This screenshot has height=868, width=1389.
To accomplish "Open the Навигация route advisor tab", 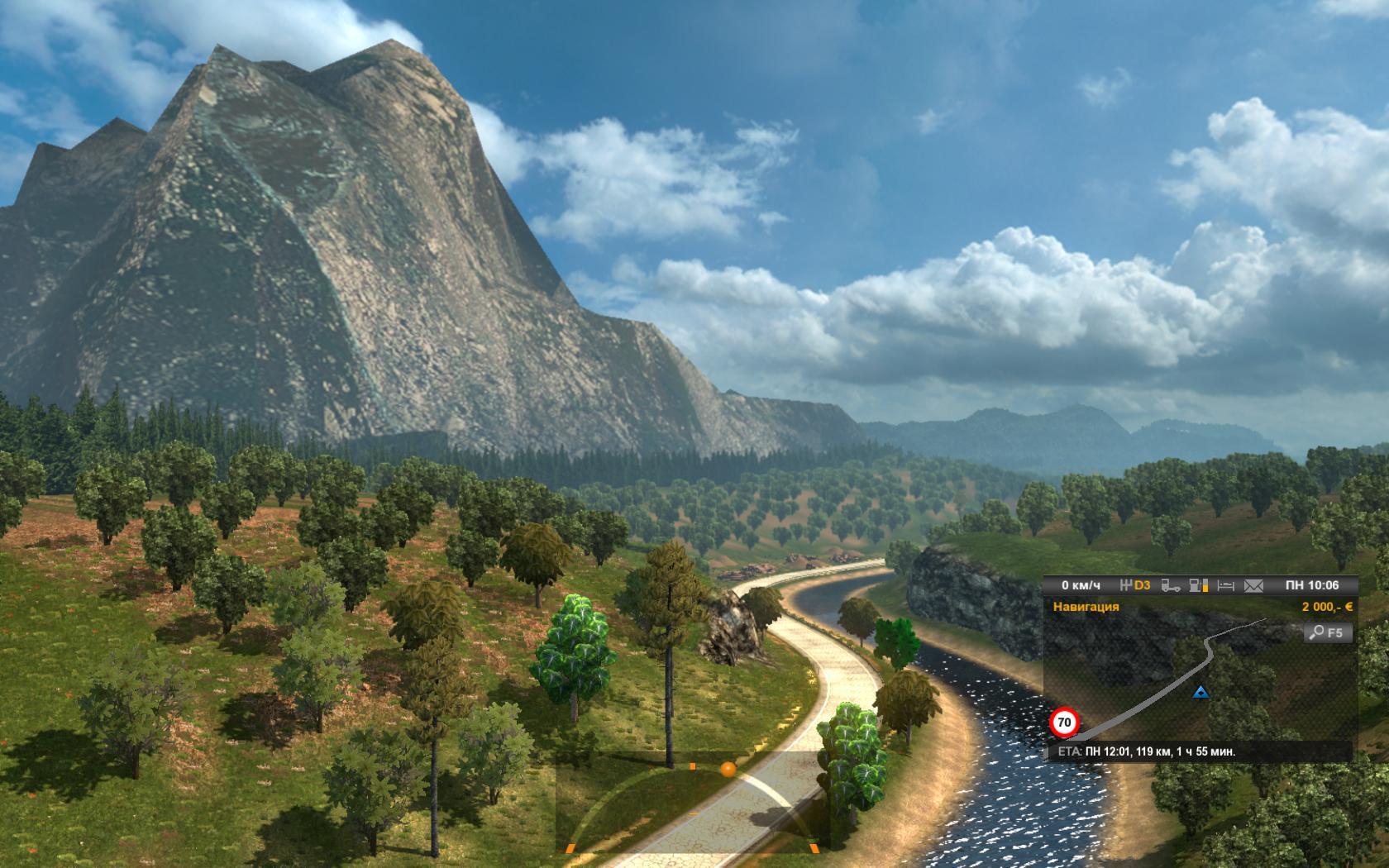I will click(1086, 607).
